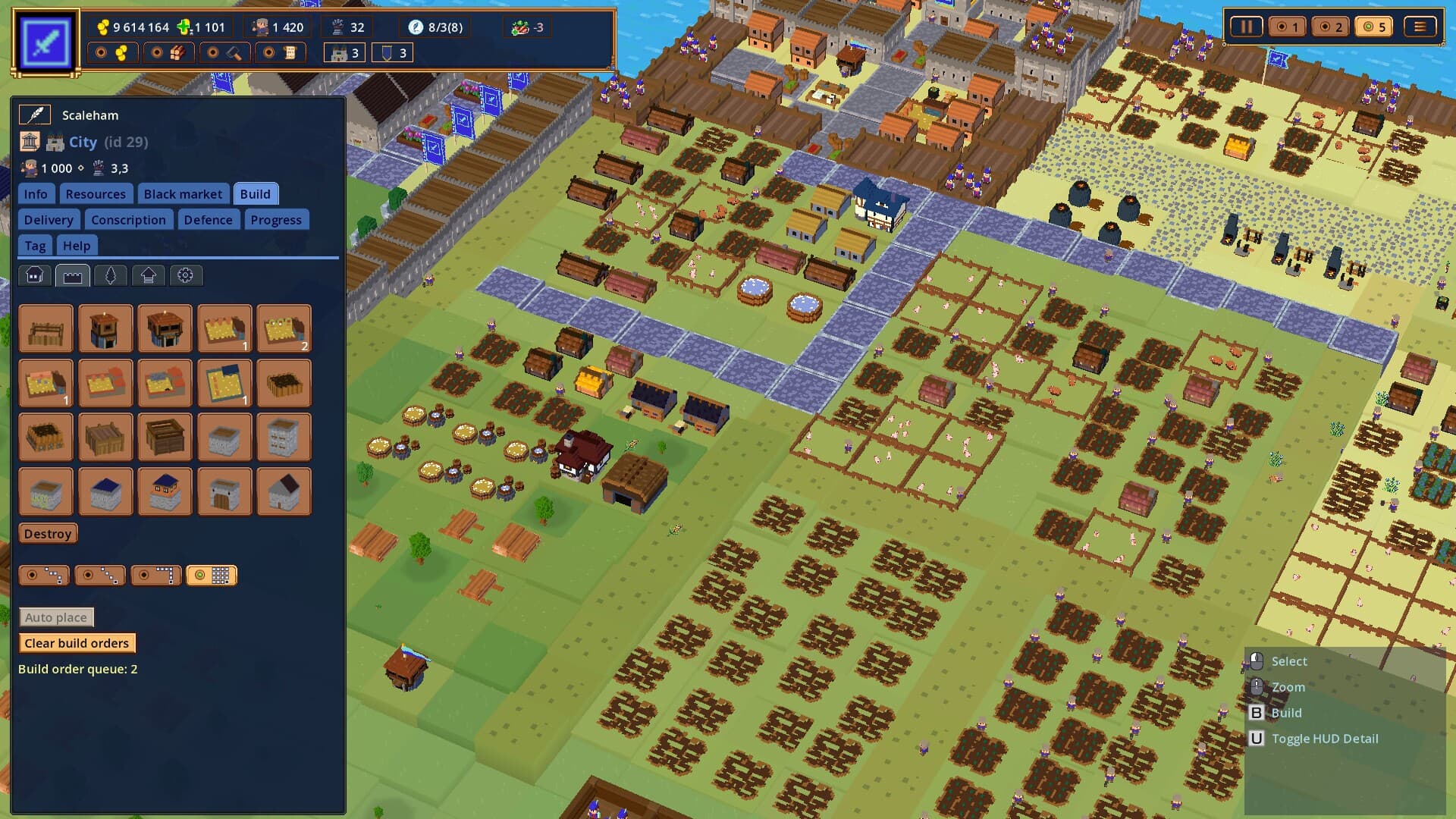Toggle the wood resource delivery indicator

pyautogui.click(x=168, y=52)
